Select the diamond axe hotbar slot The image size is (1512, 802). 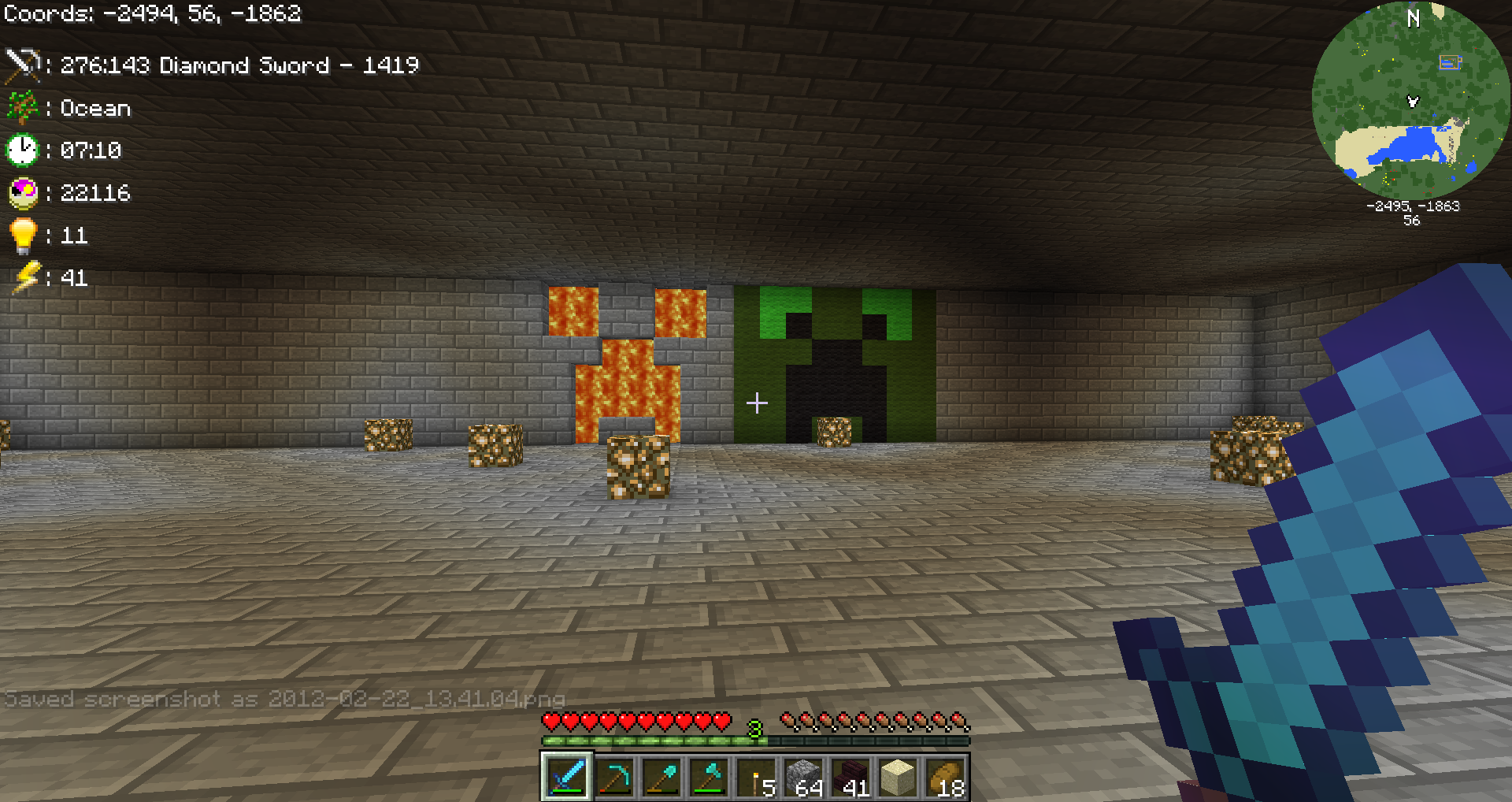(709, 777)
